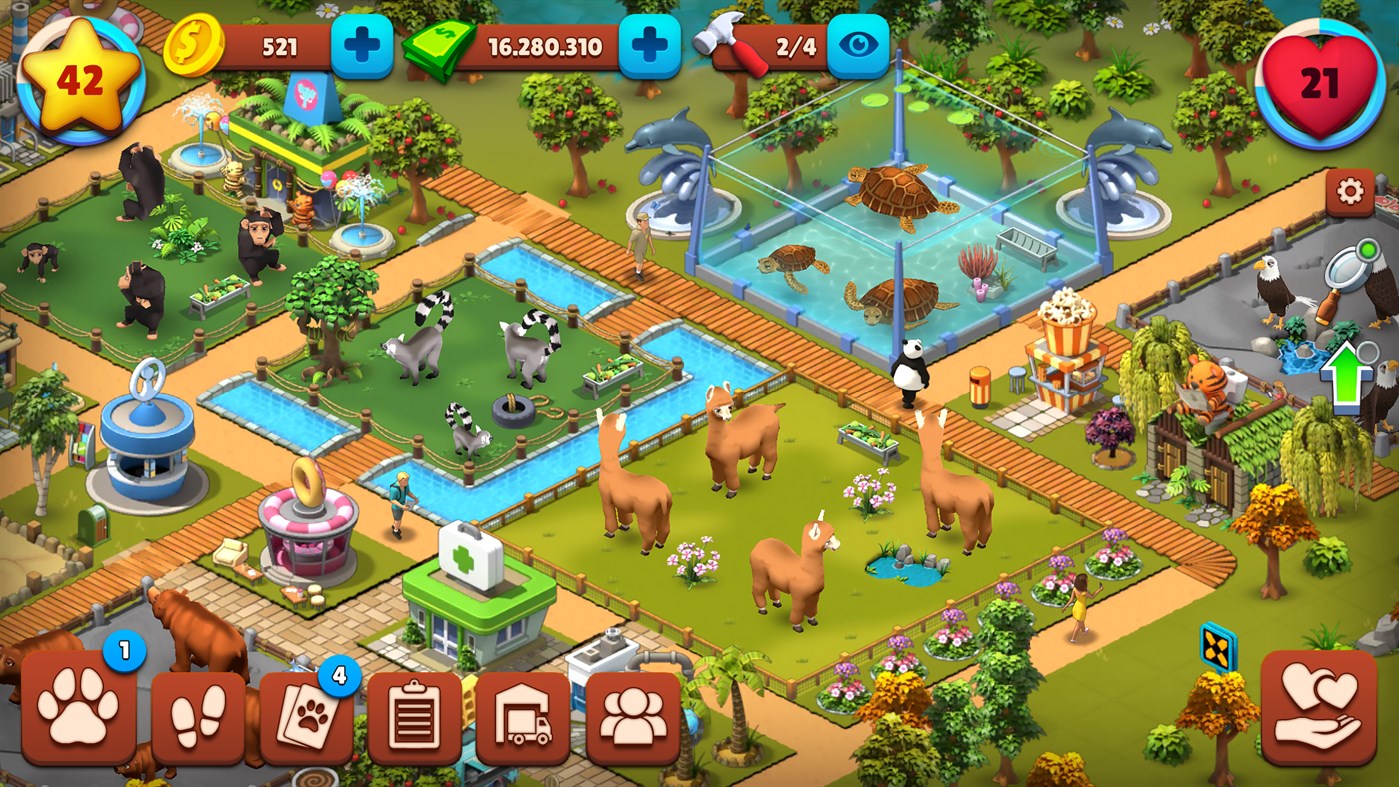Open the animal cards collection
1399x787 pixels.
(305, 710)
